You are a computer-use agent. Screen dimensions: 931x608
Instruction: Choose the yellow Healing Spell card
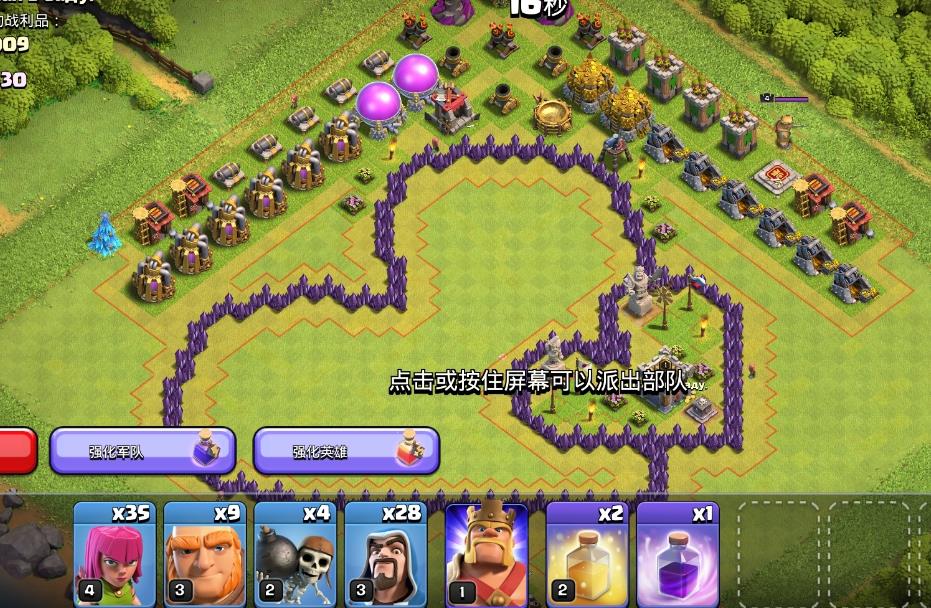point(587,553)
